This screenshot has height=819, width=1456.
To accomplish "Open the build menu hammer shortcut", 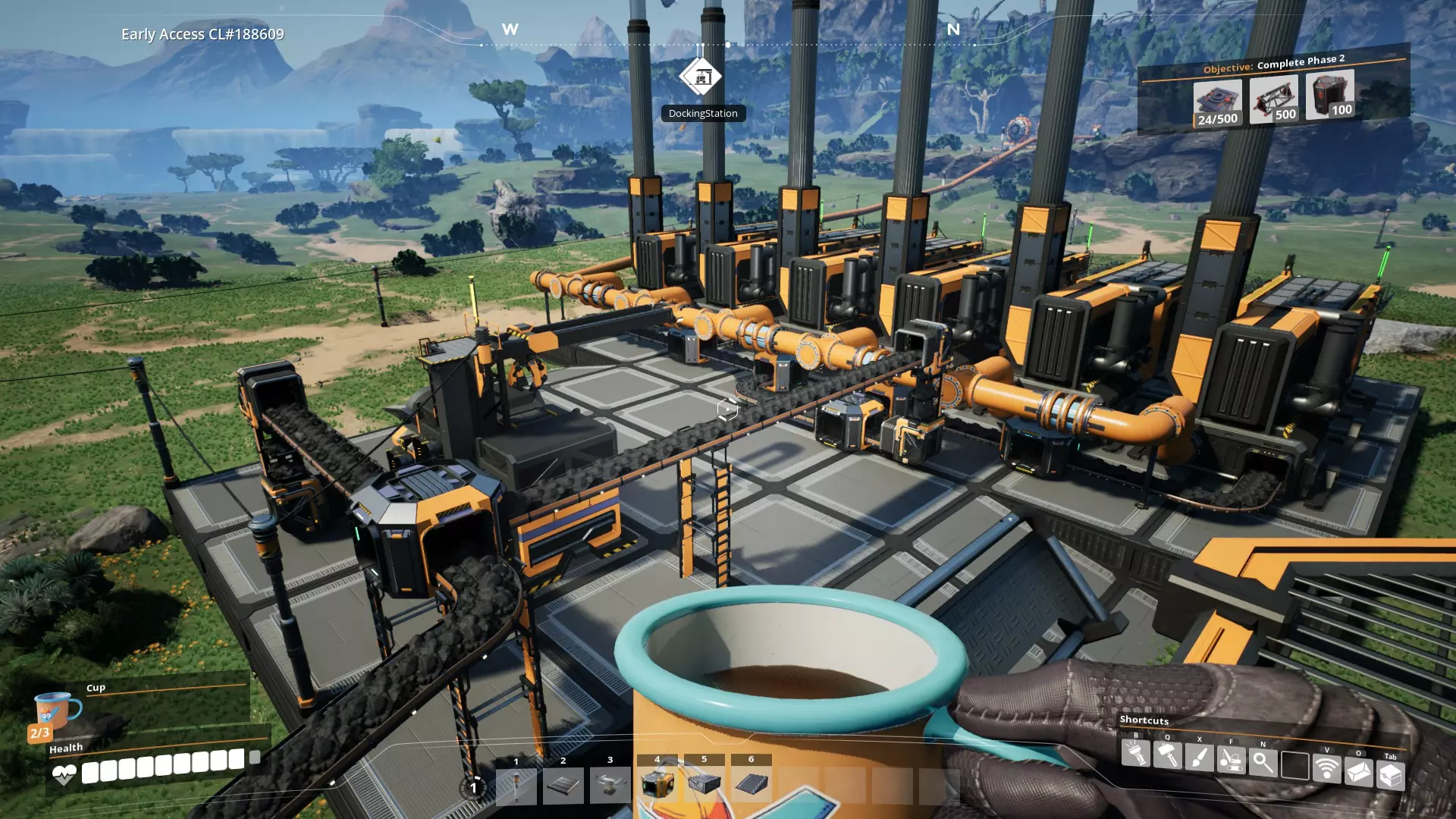I will [1167, 755].
